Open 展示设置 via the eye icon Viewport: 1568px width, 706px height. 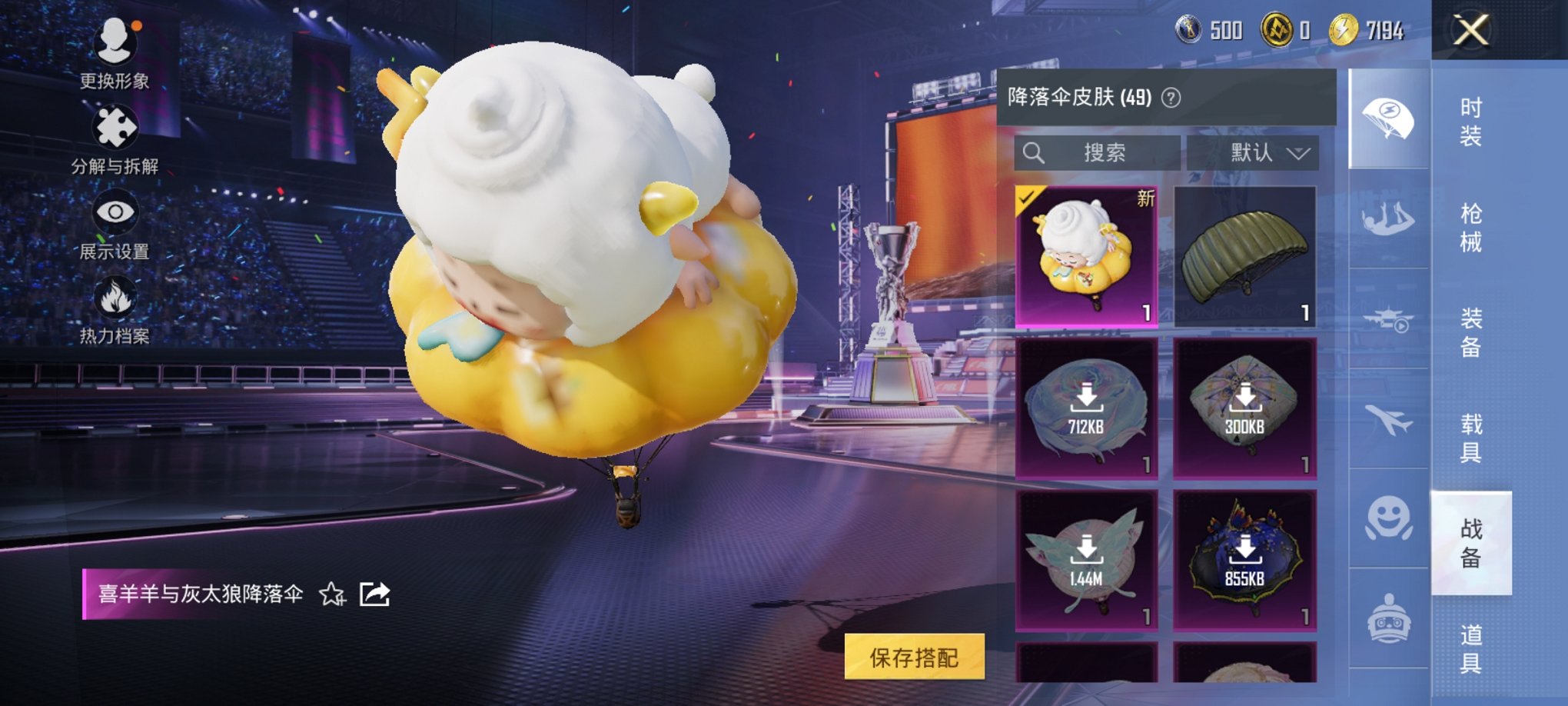(115, 211)
